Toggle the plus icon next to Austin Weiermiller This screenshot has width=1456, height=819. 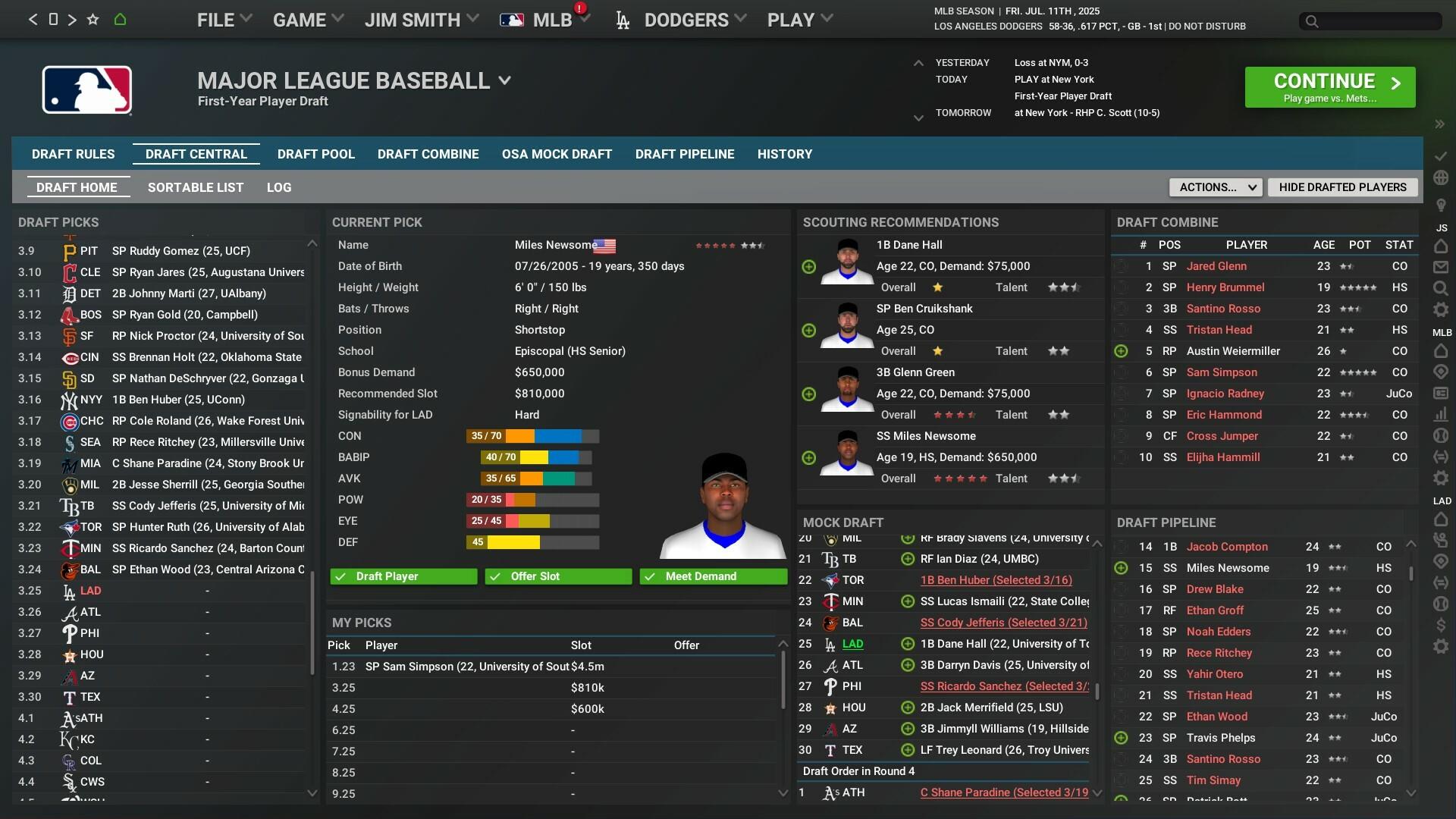pos(1121,351)
